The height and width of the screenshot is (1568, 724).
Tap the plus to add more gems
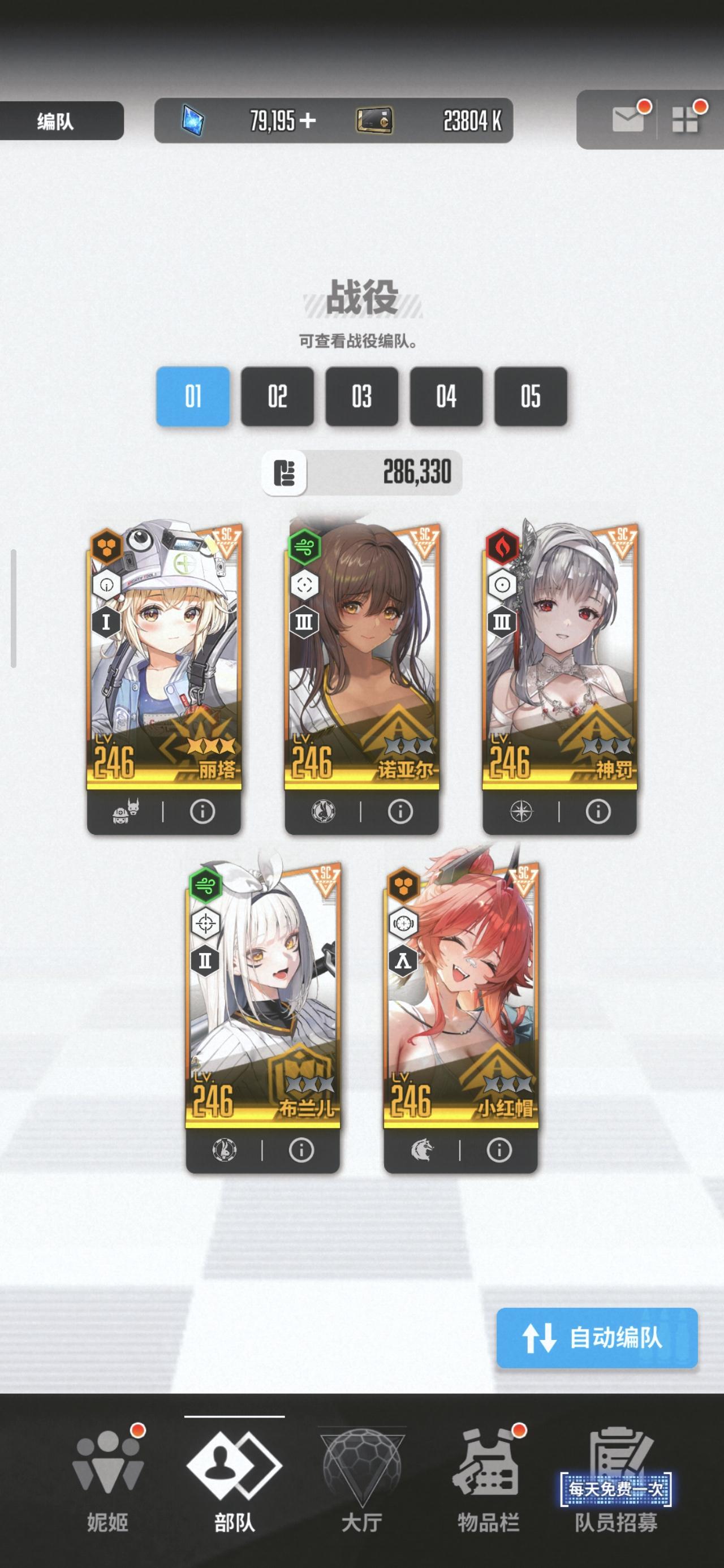[309, 120]
